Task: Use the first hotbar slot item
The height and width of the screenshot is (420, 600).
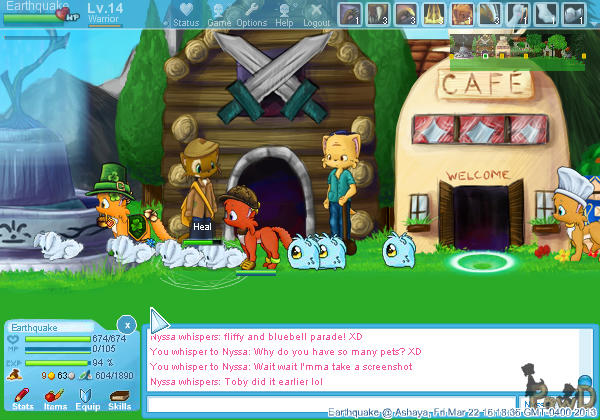Action: [x=350, y=14]
